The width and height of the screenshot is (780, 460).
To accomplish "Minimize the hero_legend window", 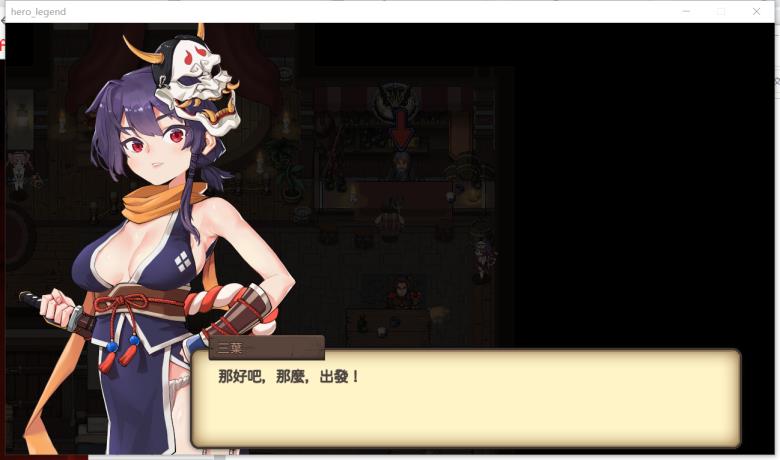I will click(686, 11).
